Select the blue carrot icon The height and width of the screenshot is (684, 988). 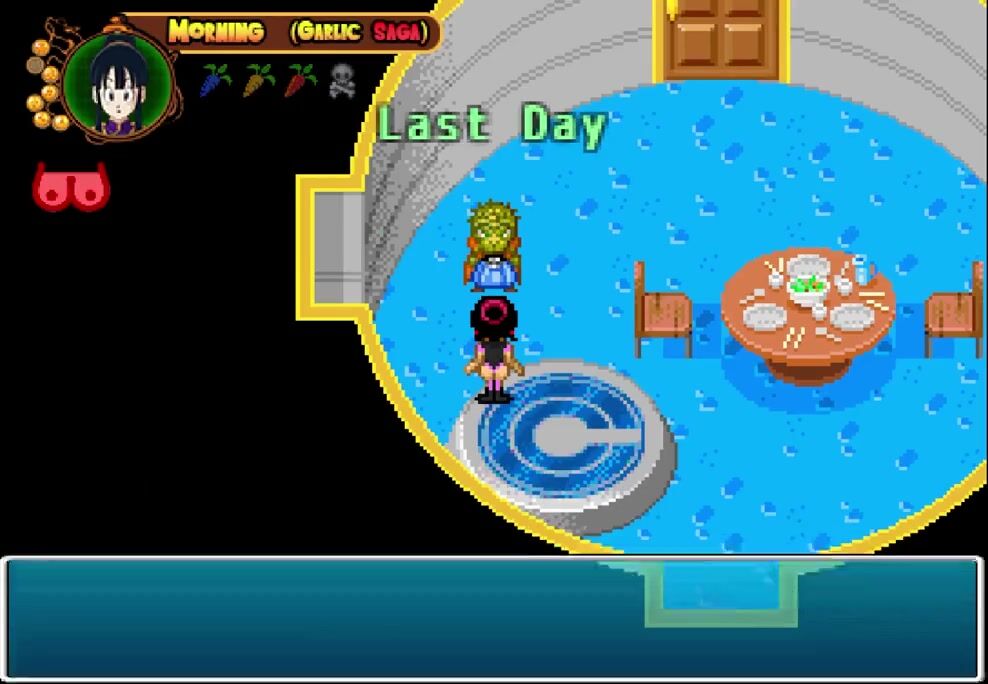pos(215,80)
